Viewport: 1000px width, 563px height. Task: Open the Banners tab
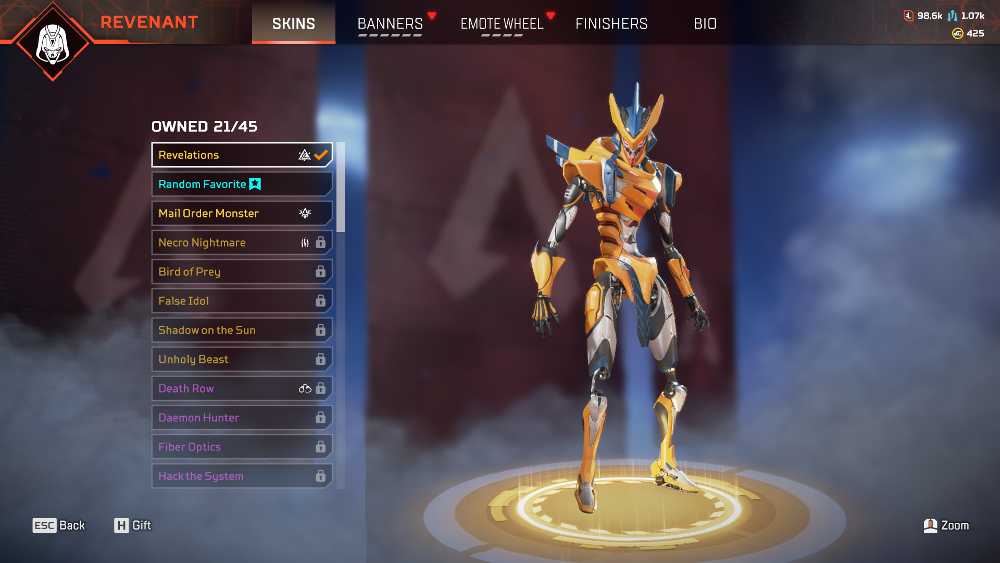390,23
